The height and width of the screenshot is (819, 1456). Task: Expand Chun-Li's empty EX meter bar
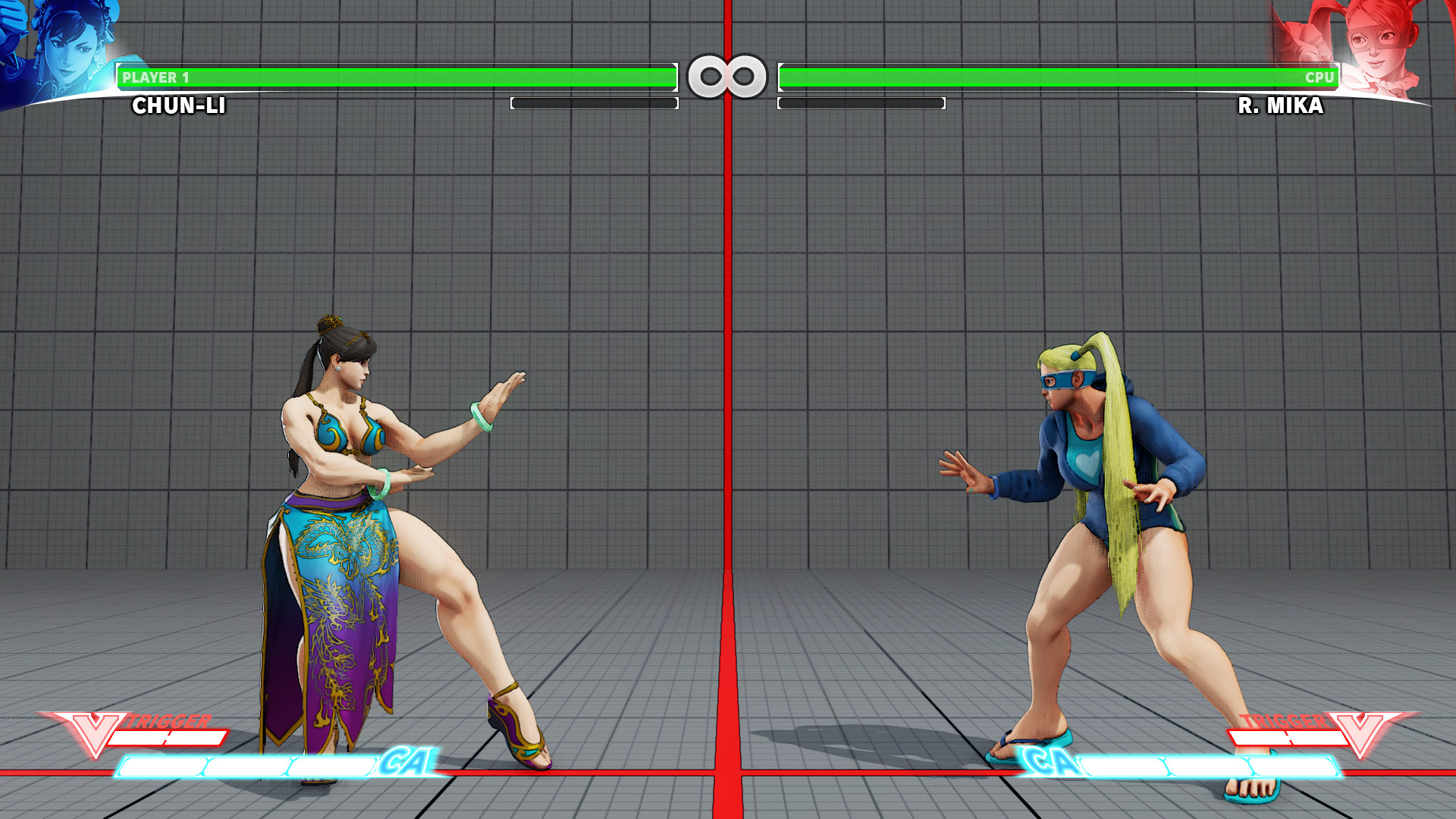point(595,102)
